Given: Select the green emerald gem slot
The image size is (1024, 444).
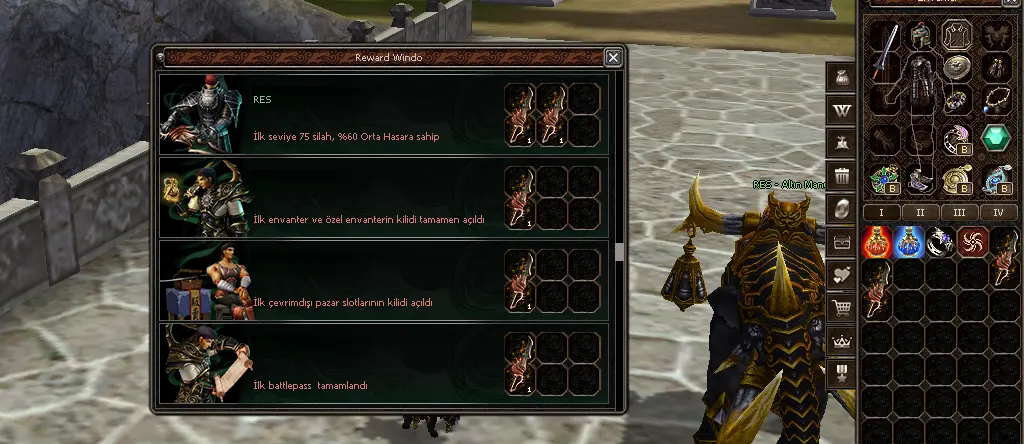Looking at the screenshot, I should coord(996,138).
